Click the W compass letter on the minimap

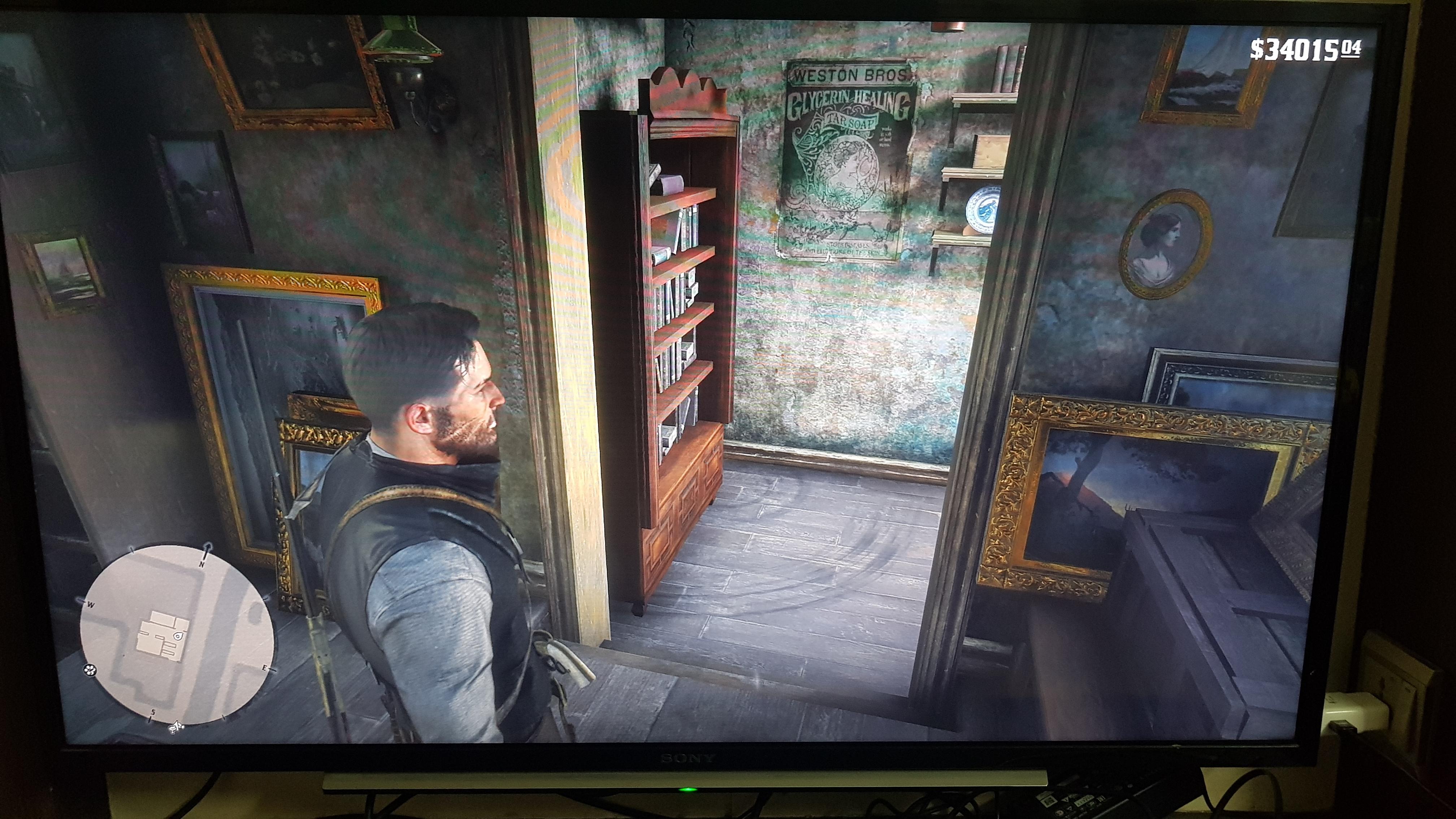pos(90,604)
